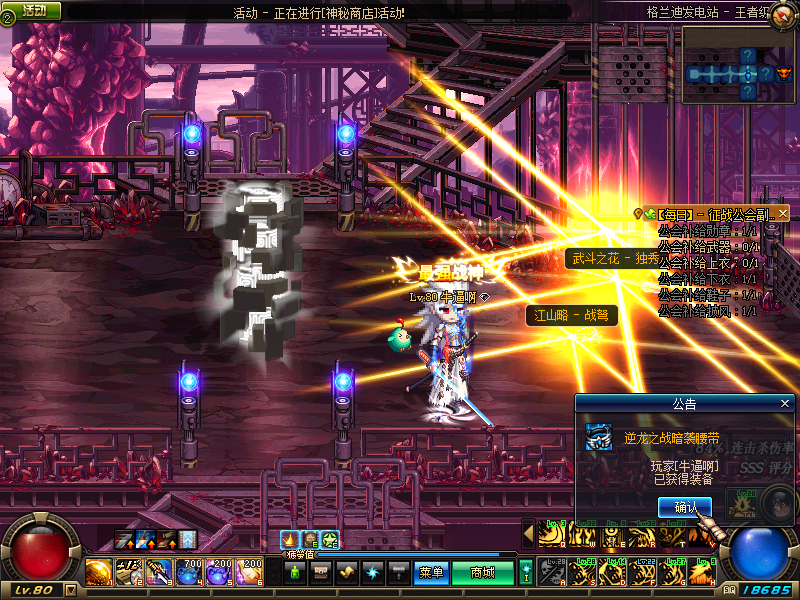Close the daily guild quest tracker
Viewport: 800px width, 600px height.
[x=783, y=213]
